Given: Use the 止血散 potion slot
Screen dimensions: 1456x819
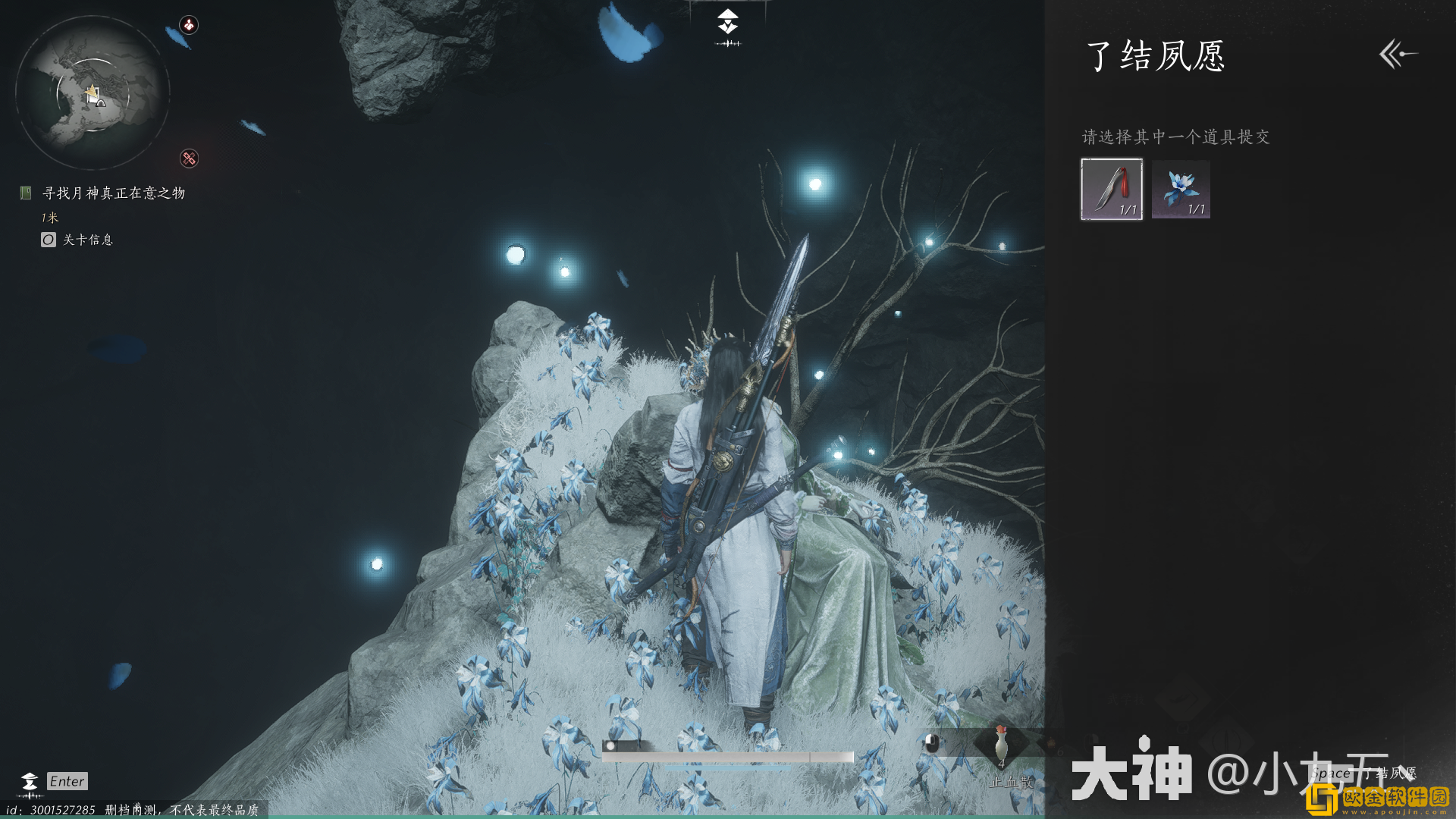Looking at the screenshot, I should click(x=1001, y=745).
